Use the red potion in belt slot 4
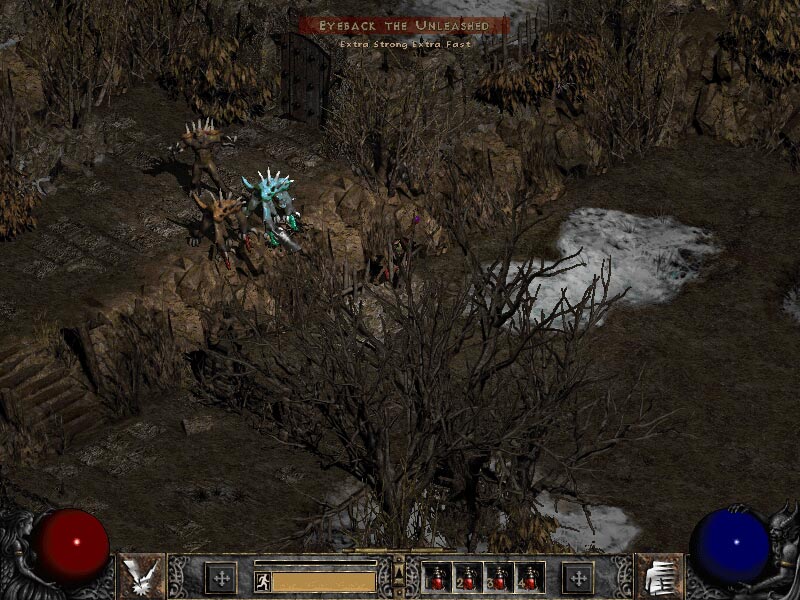This screenshot has height=600, width=800. click(x=530, y=578)
